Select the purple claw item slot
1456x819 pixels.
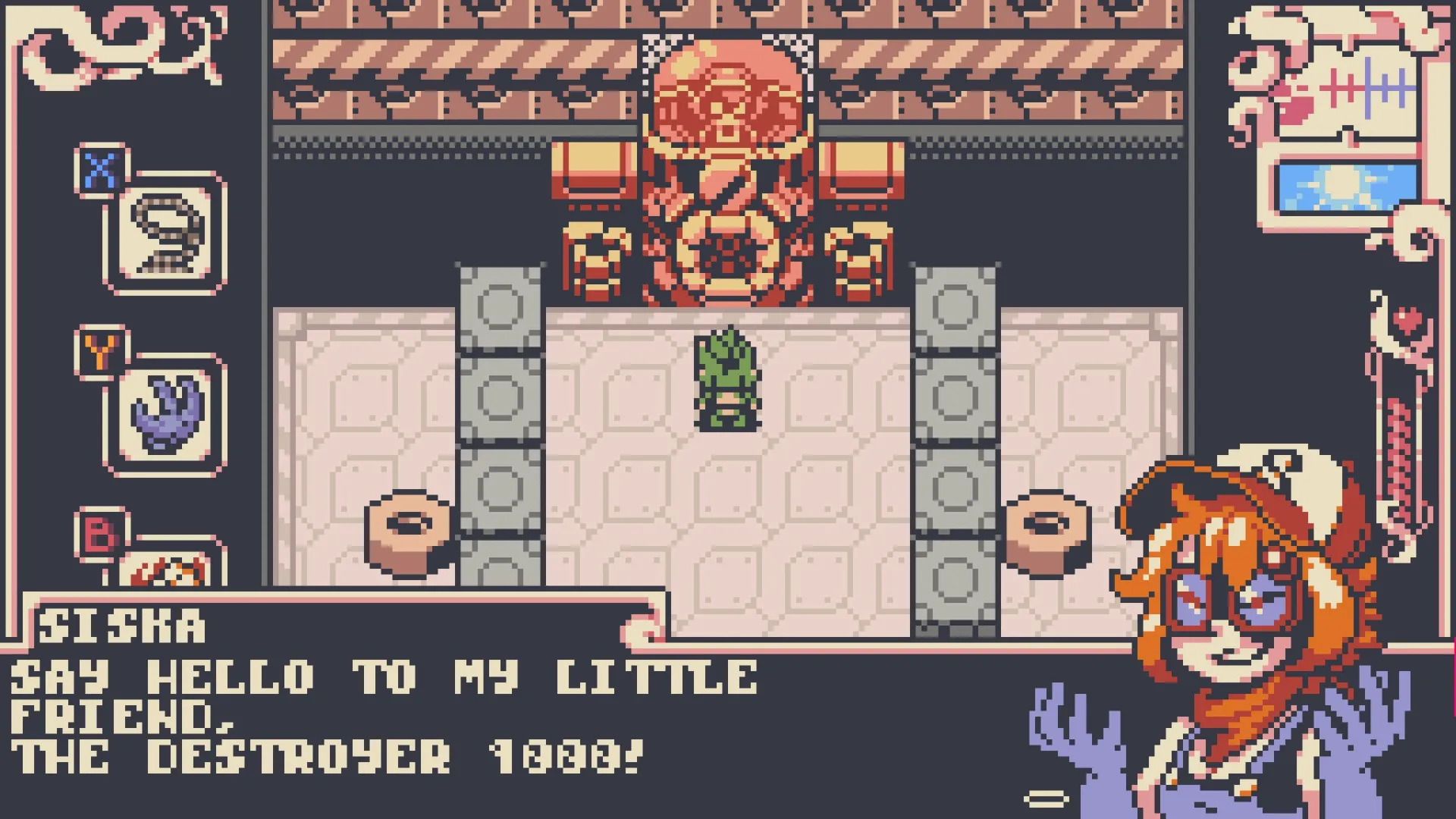point(165,414)
